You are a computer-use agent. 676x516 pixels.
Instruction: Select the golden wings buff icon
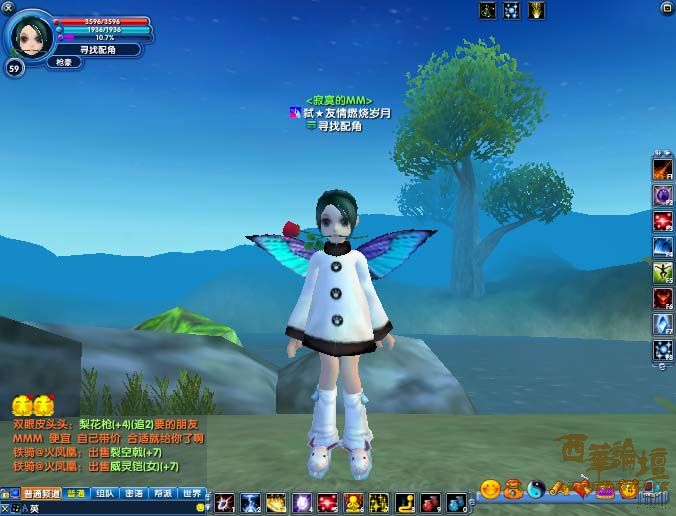click(537, 10)
